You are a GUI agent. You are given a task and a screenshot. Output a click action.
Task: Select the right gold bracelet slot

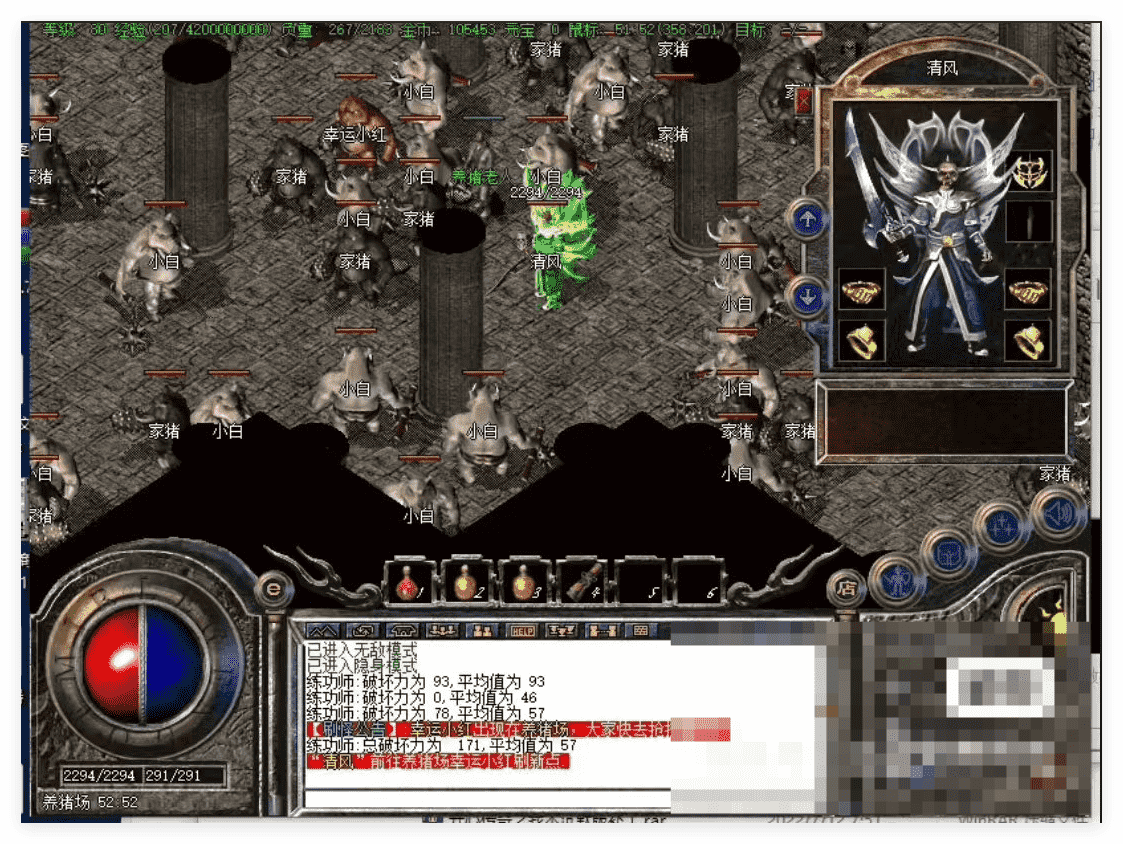[x=1027, y=291]
